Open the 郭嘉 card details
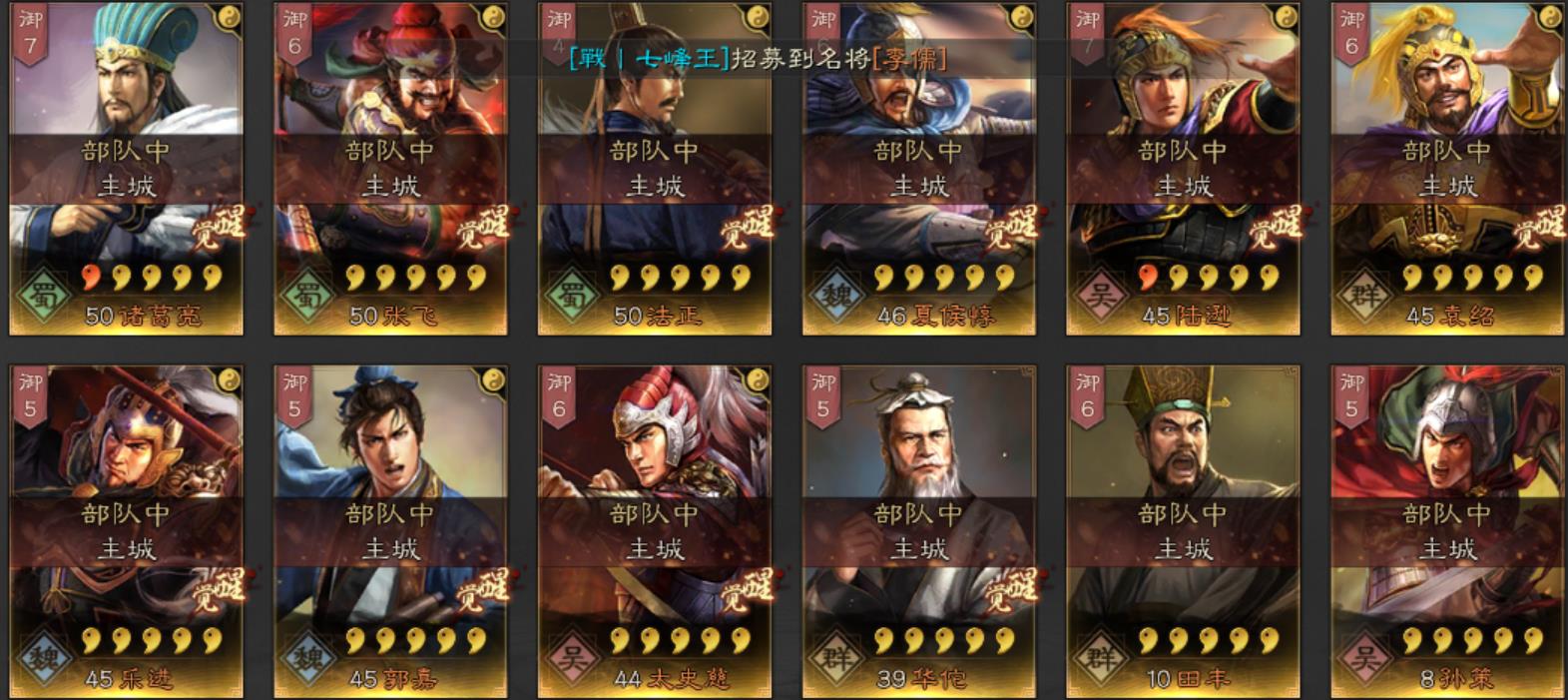Viewport: 1568px width, 700px height. point(390,530)
